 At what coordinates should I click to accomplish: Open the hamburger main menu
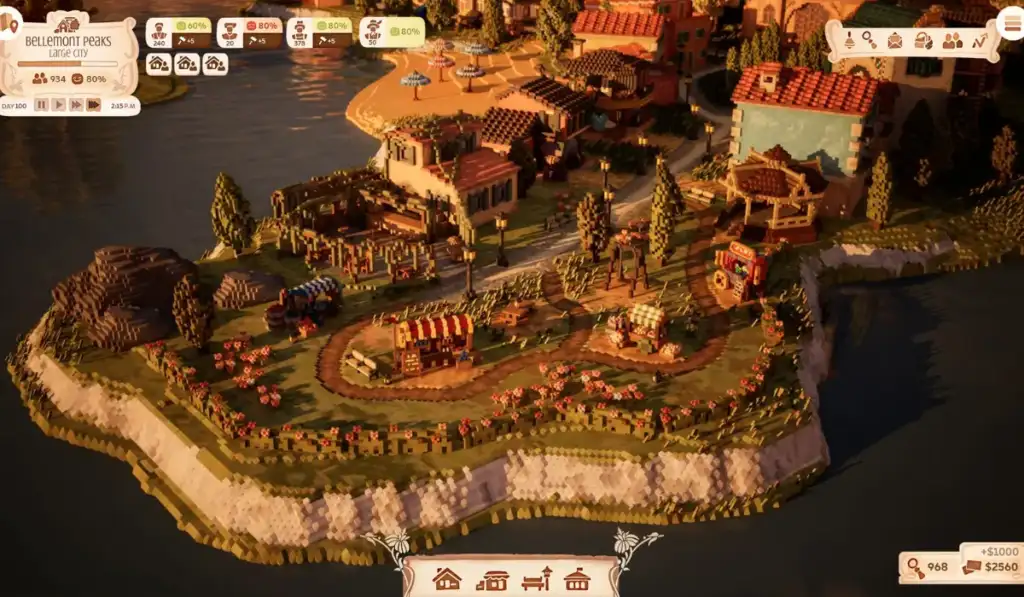(x=1009, y=25)
